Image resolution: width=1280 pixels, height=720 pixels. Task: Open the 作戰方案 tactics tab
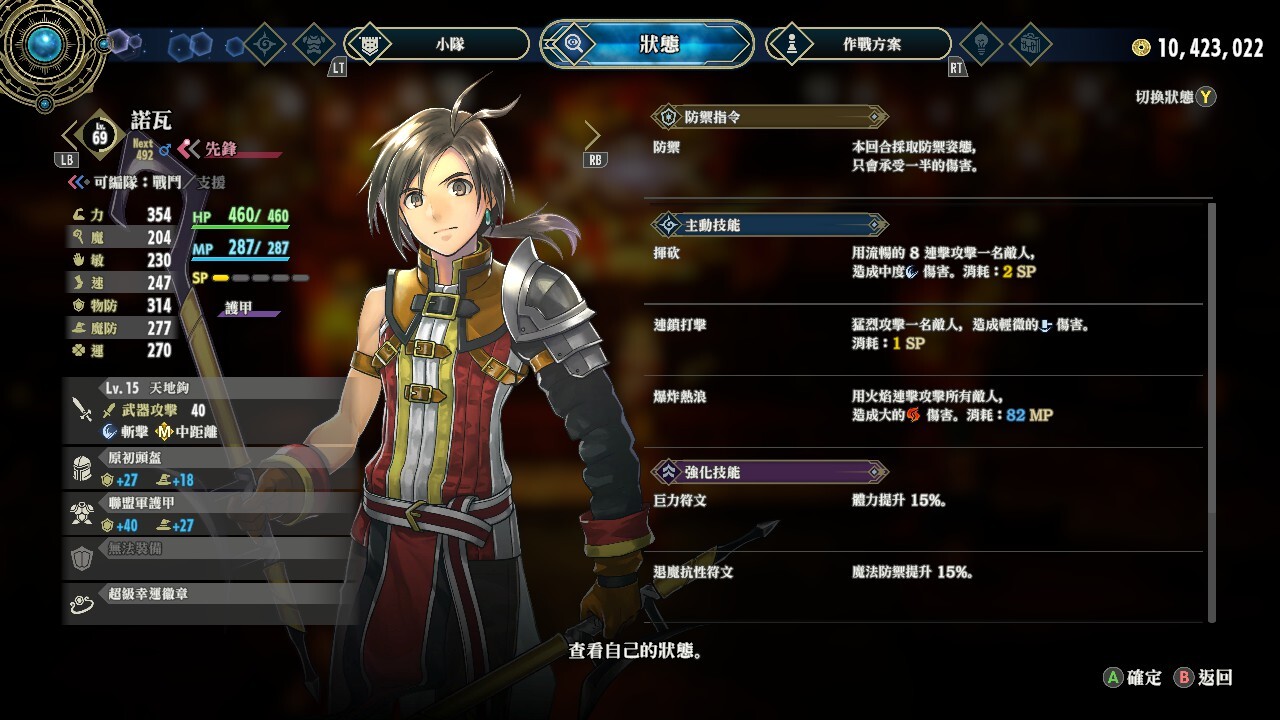[x=858, y=44]
